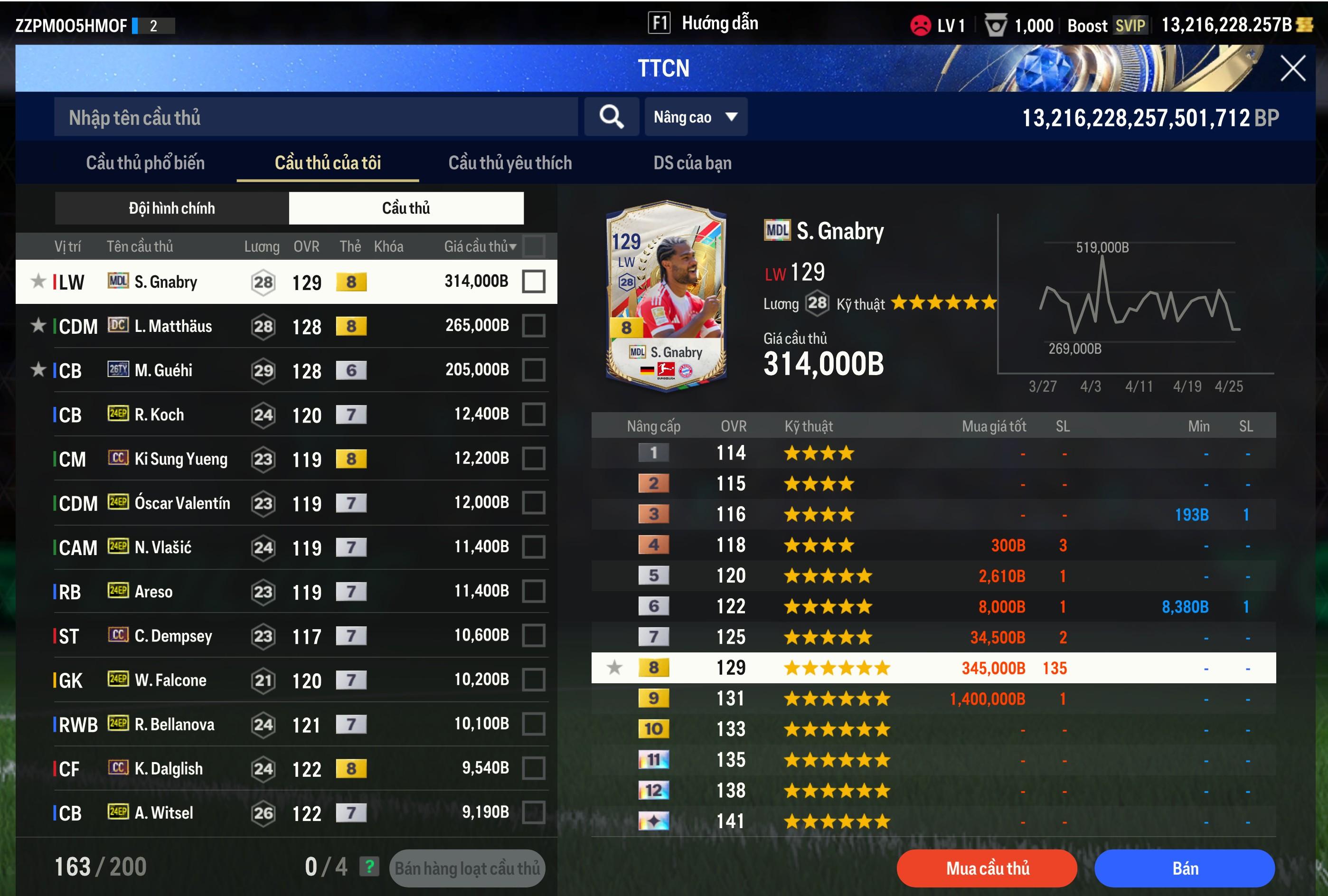Viewport: 1328px width, 896px height.
Task: Switch to Cầu thủ yêu thích tab
Action: click(x=510, y=163)
